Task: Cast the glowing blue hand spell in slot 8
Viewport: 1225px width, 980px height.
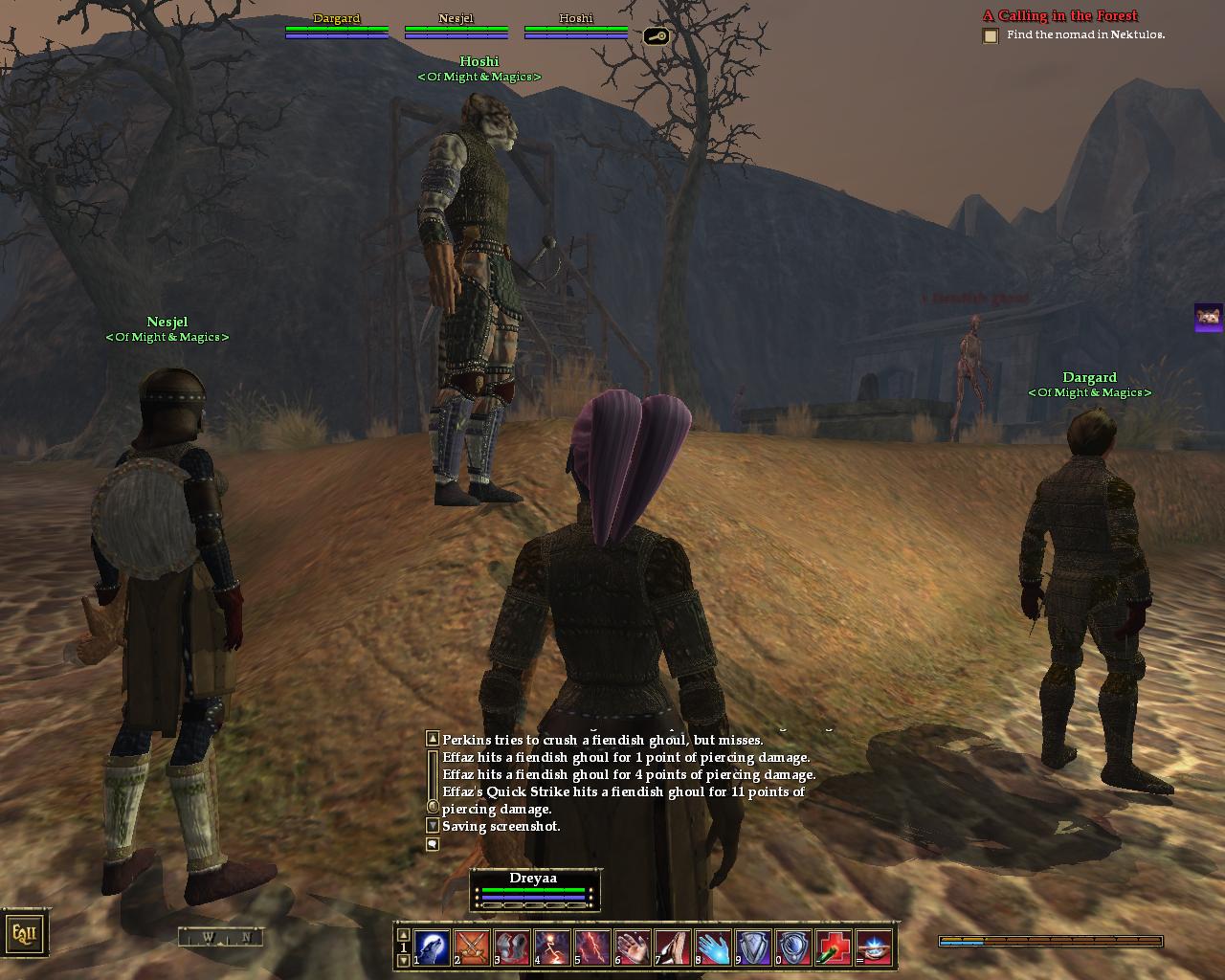Action: tap(713, 947)
